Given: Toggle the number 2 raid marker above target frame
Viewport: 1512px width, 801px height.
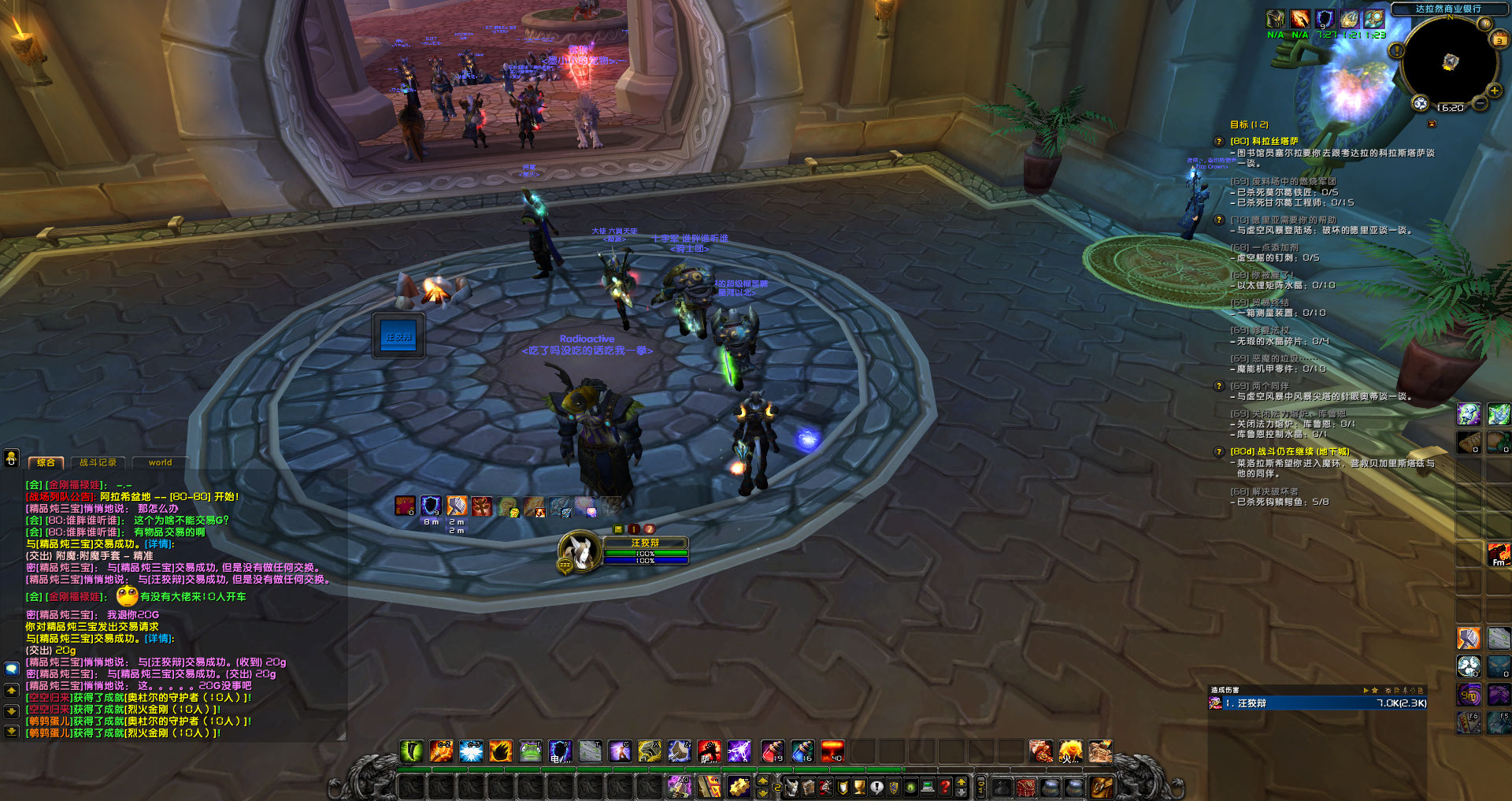Looking at the screenshot, I should click(x=650, y=528).
